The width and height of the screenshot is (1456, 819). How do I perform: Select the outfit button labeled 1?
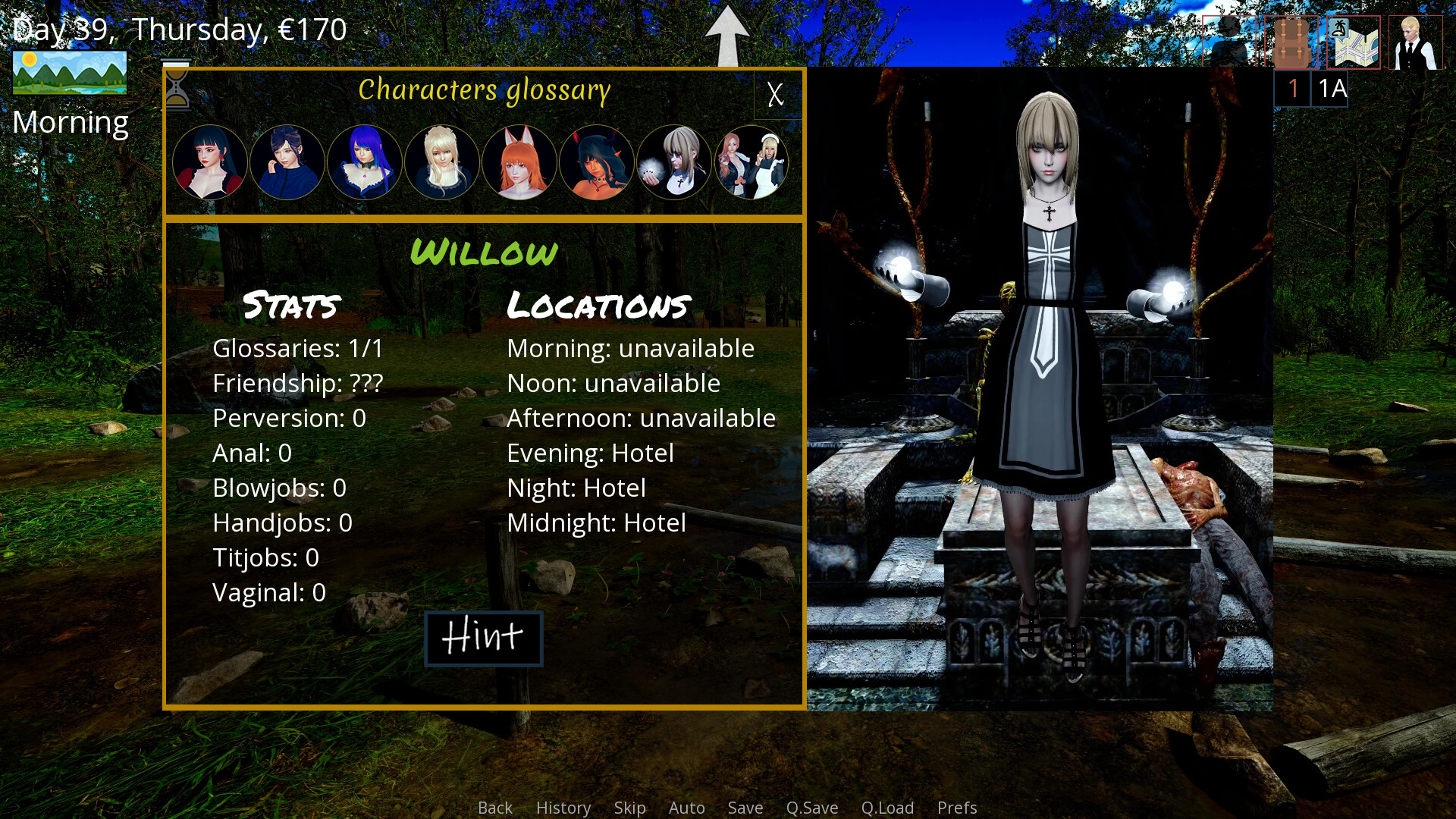tap(1293, 89)
